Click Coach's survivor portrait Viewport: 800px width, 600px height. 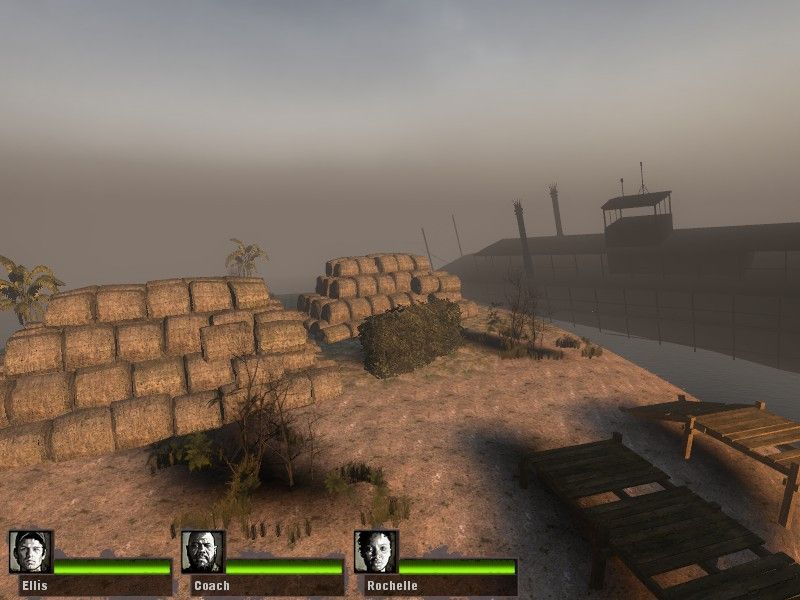pos(203,552)
